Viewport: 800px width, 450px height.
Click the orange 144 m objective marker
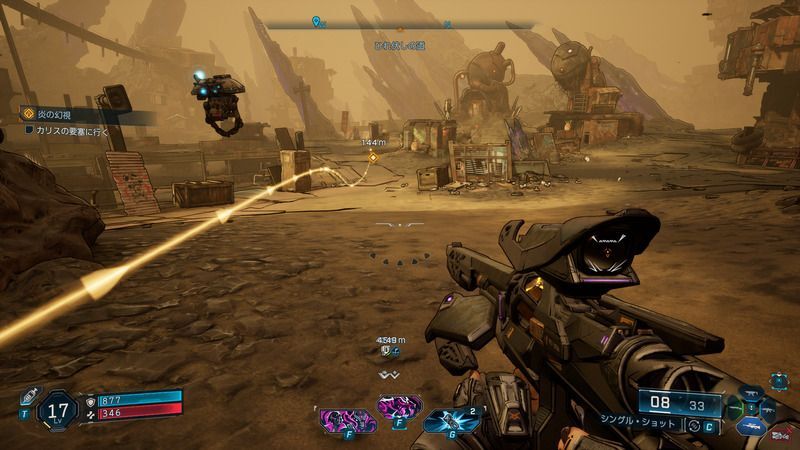(373, 157)
